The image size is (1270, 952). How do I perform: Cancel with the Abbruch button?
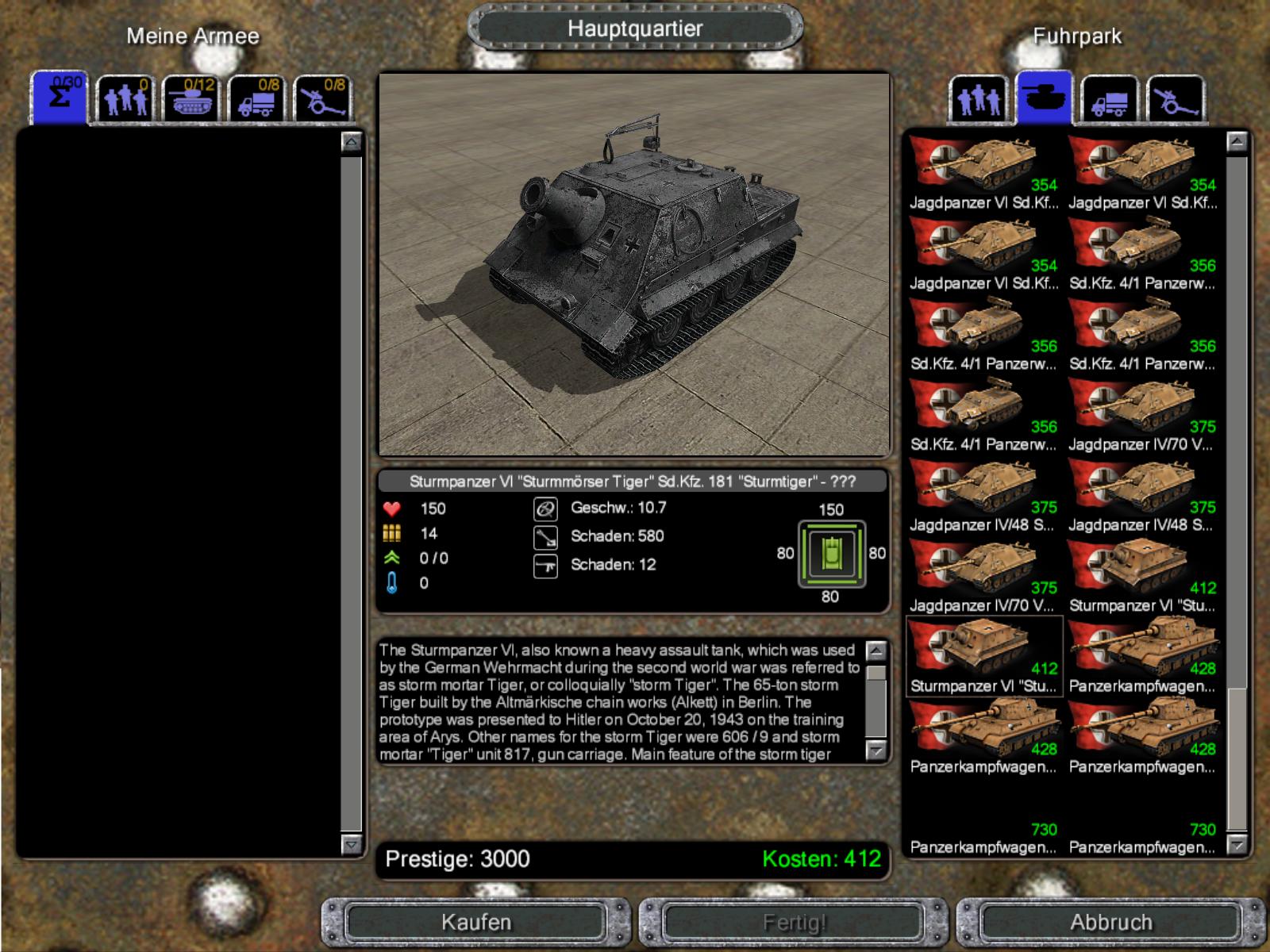click(1110, 923)
